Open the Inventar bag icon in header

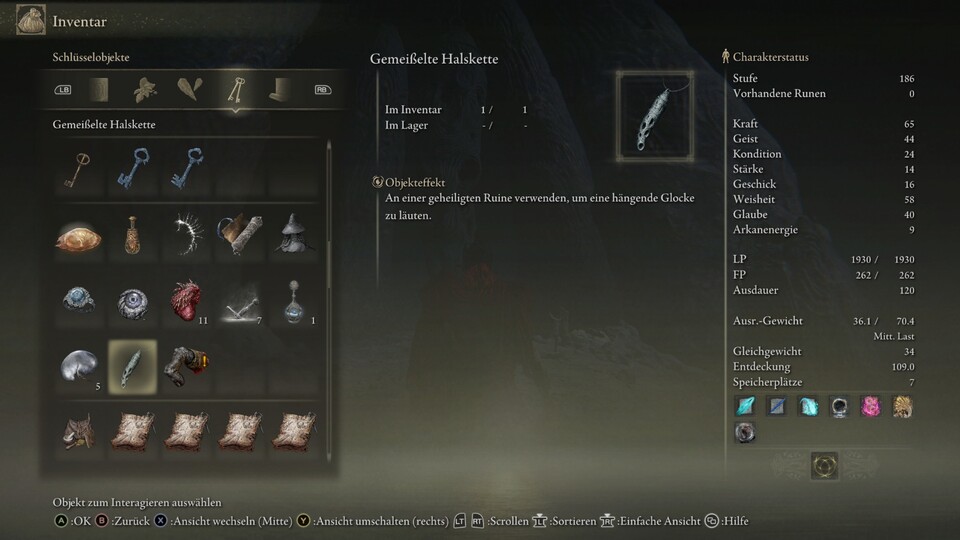(x=31, y=20)
